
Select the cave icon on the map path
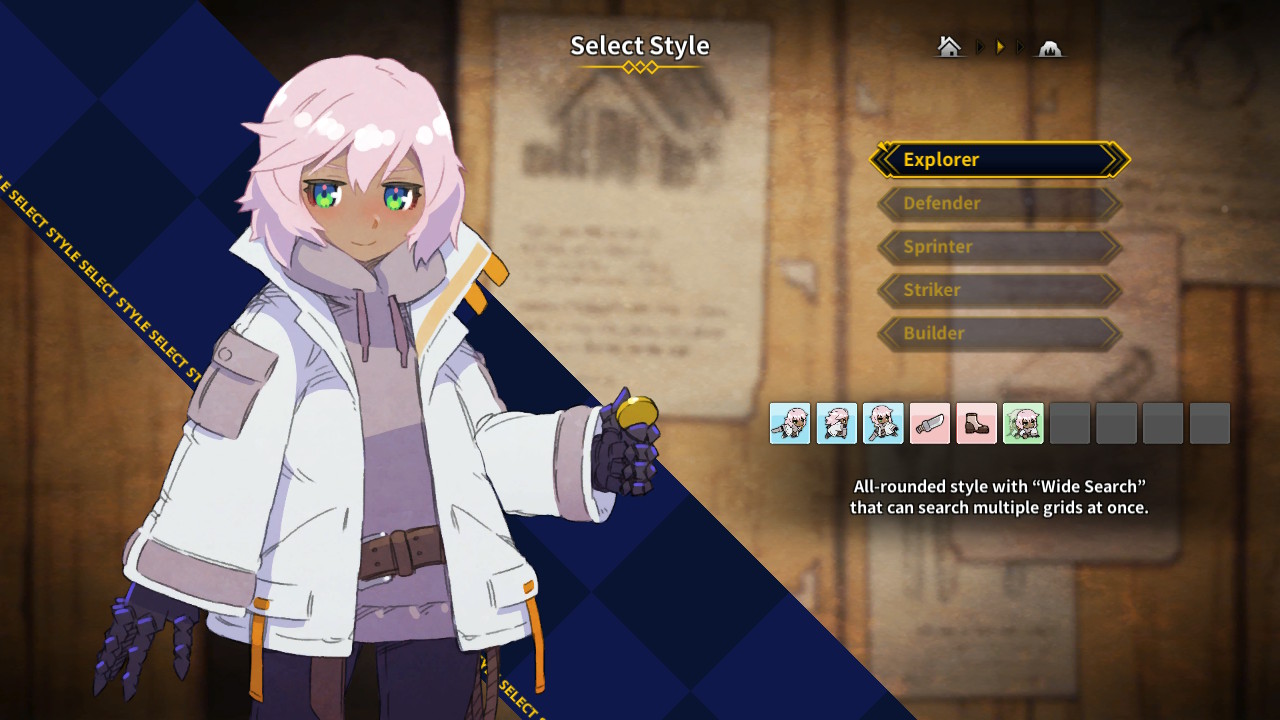tap(1049, 46)
